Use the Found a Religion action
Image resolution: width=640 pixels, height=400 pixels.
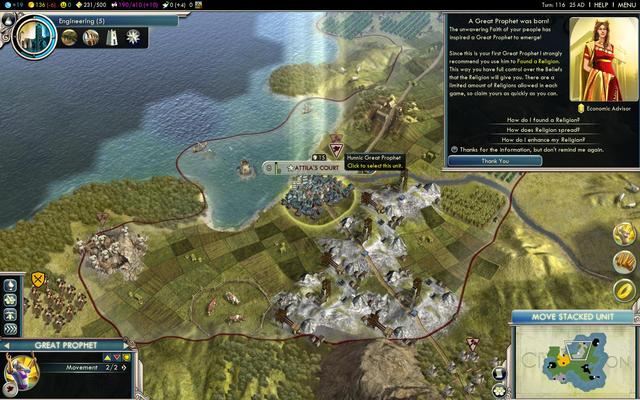(x=10, y=285)
